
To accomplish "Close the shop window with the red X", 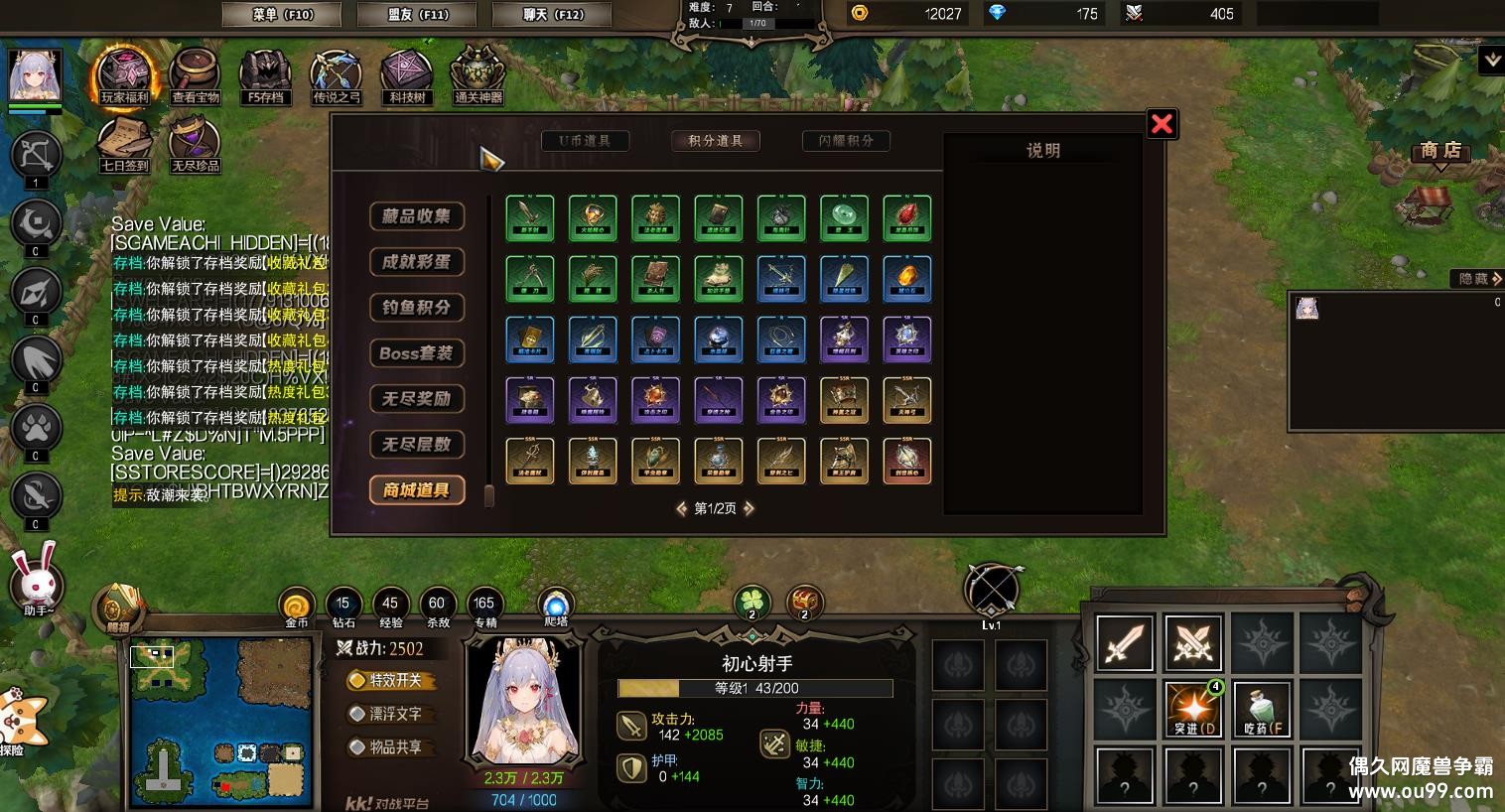I will (x=1162, y=124).
